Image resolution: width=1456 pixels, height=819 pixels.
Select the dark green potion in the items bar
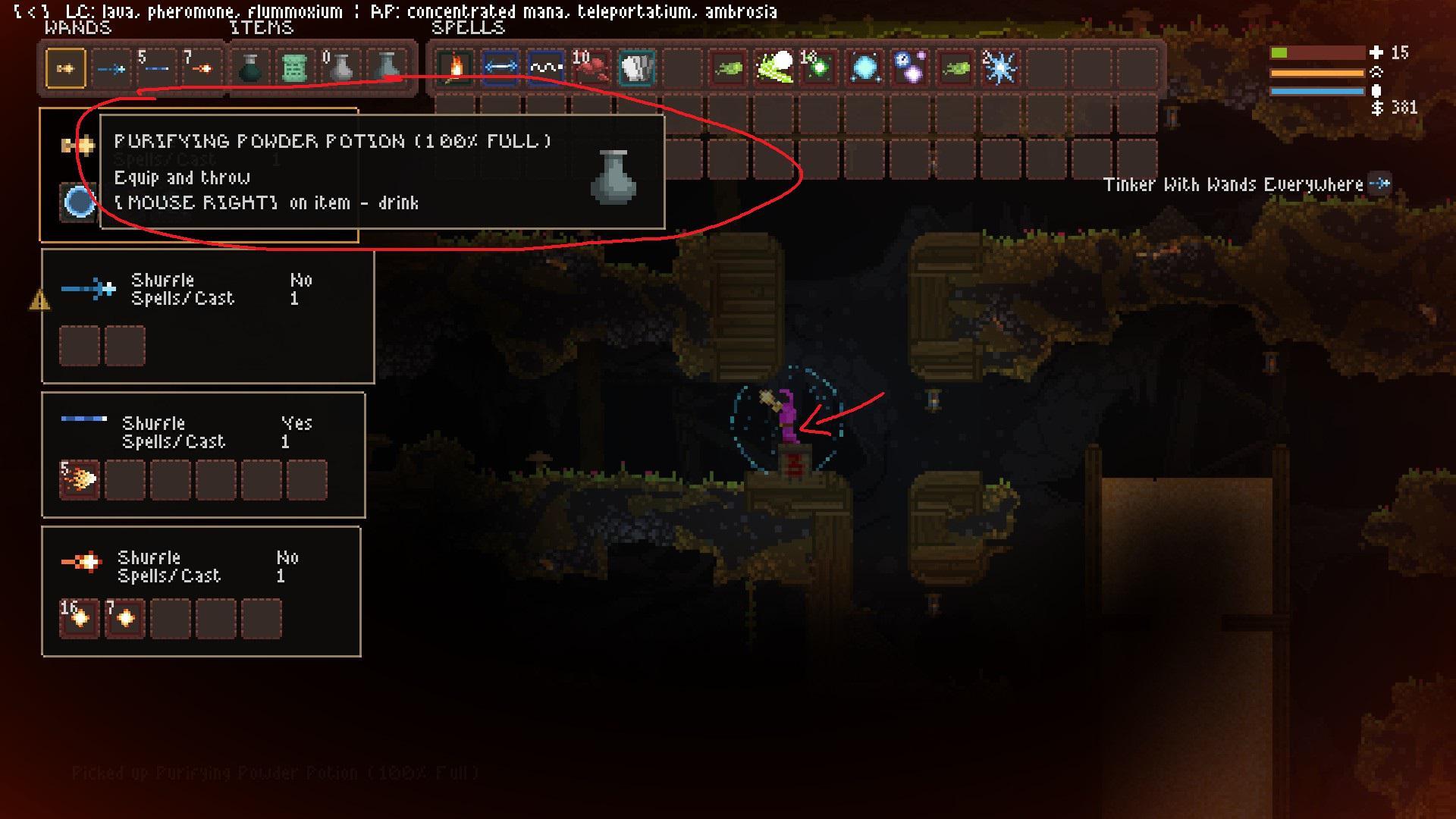click(x=250, y=67)
